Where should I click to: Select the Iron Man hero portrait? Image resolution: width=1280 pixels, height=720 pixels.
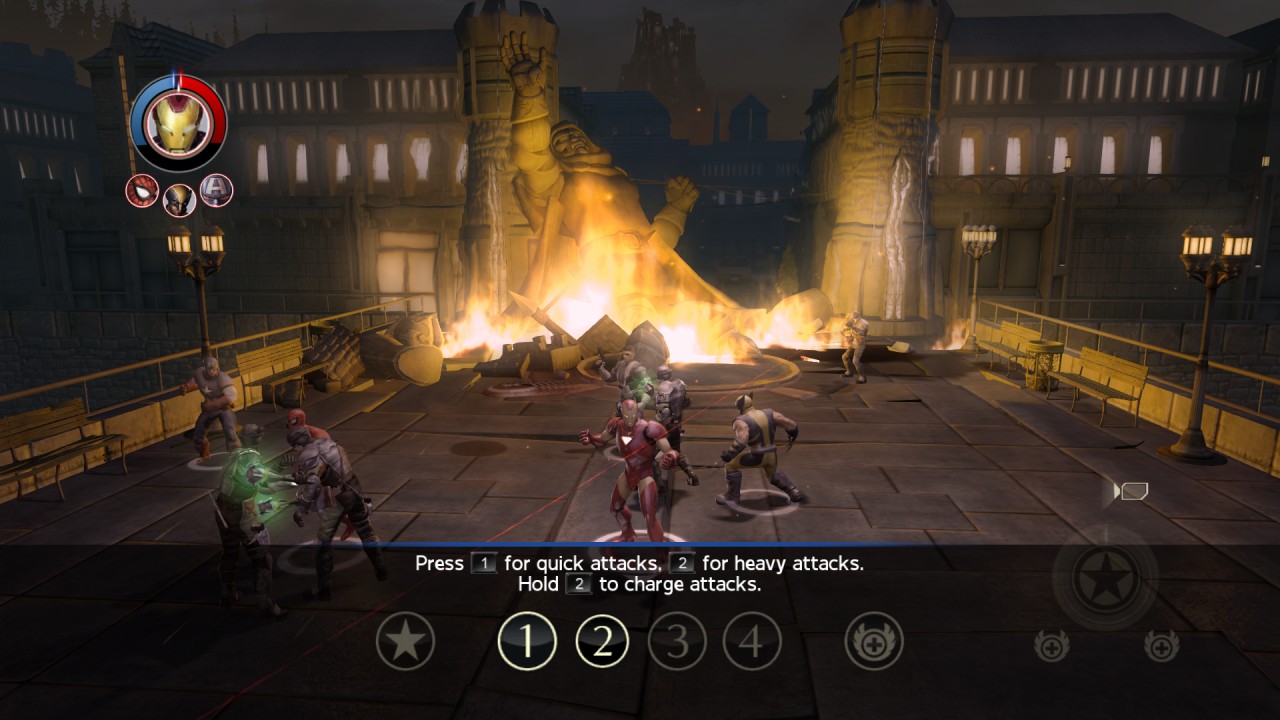coord(178,123)
